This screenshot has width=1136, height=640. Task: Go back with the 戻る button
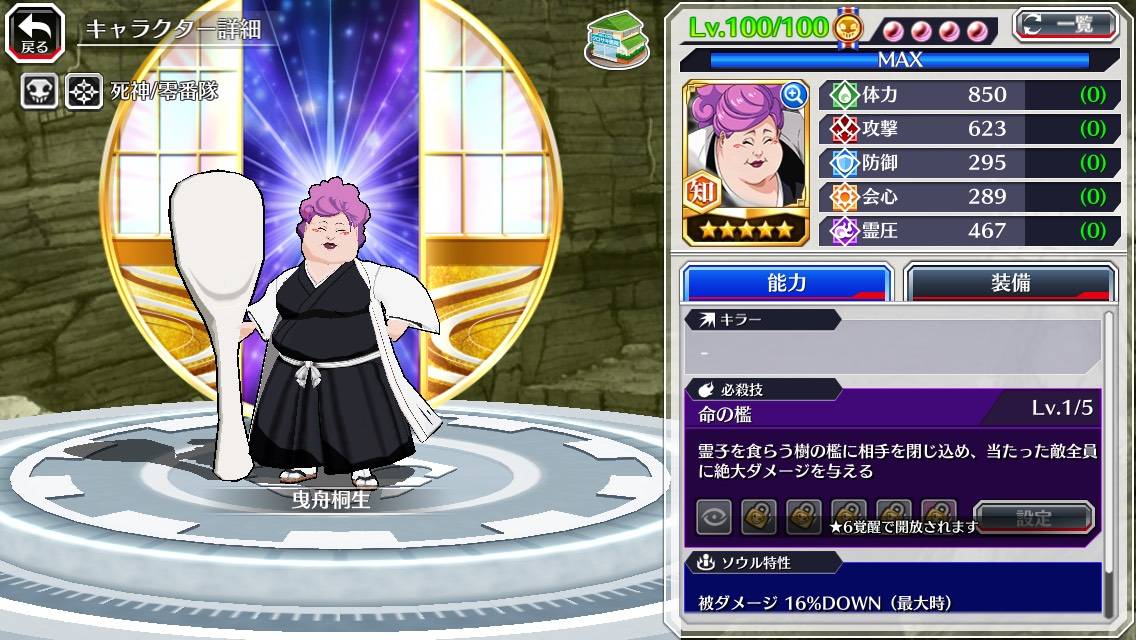35,32
